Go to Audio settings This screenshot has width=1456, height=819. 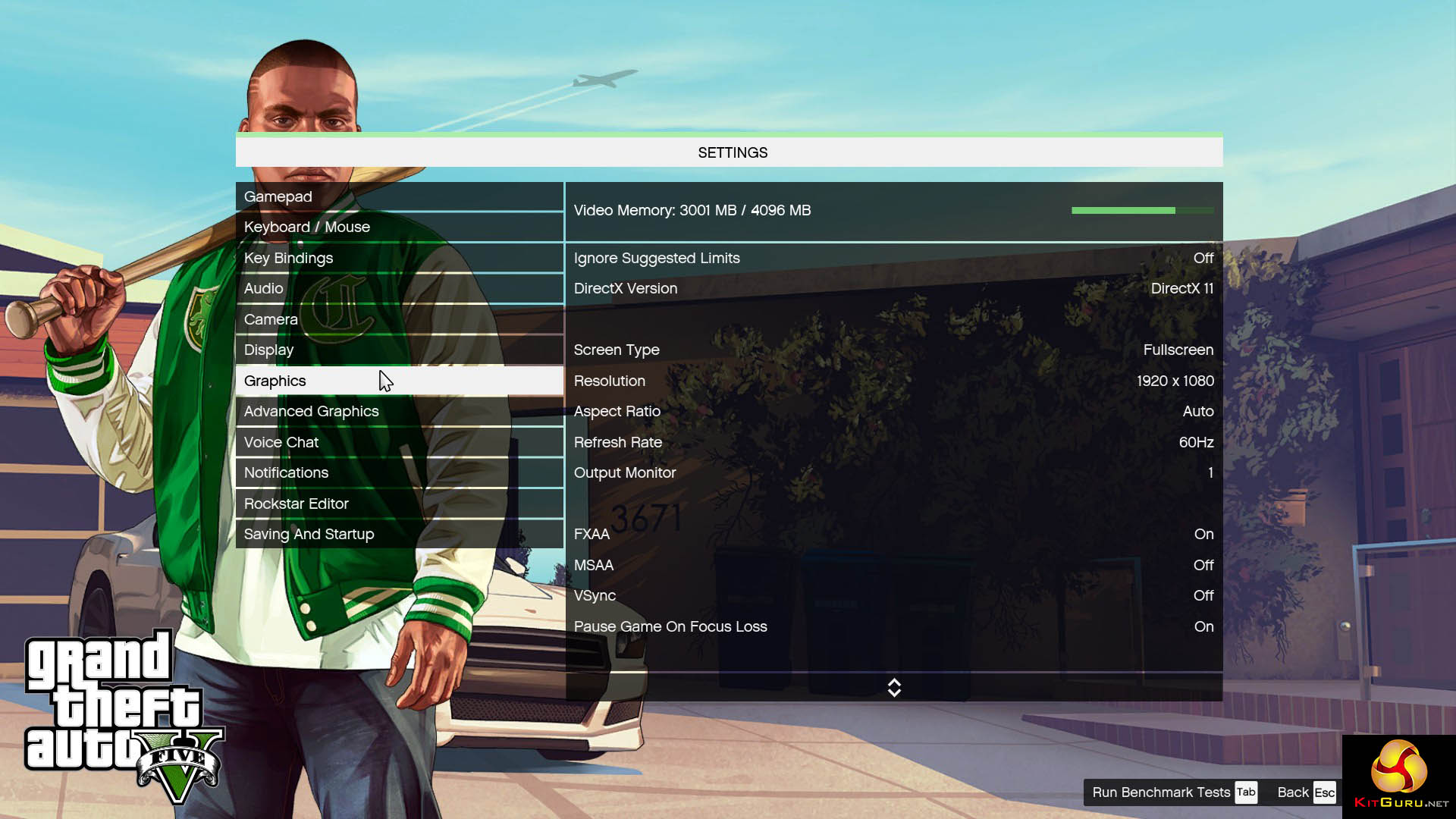click(399, 288)
